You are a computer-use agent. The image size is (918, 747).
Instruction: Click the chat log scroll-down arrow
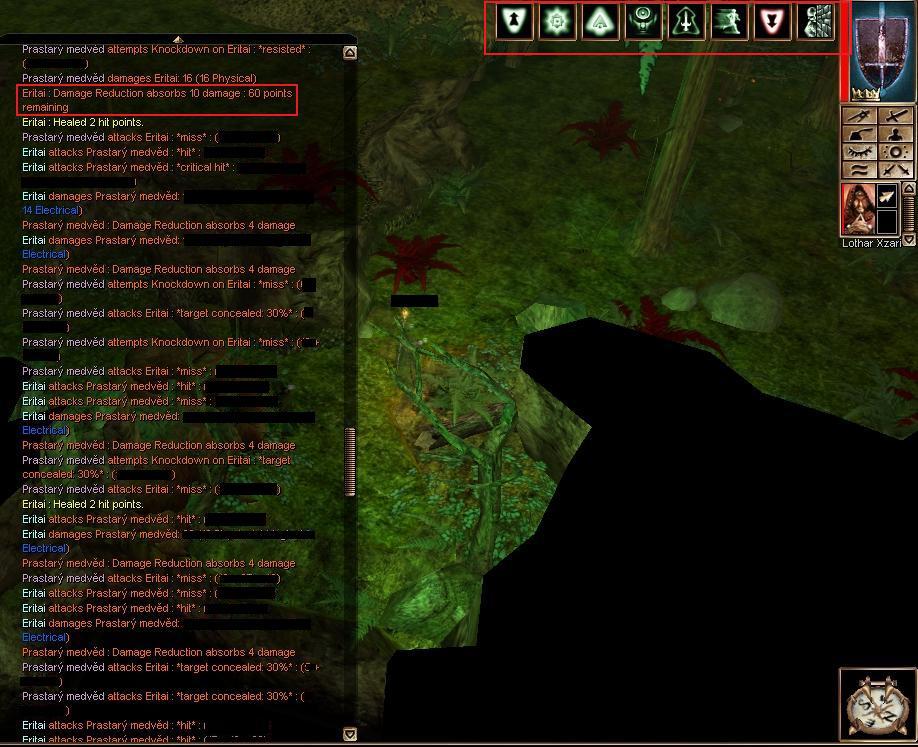pos(350,734)
